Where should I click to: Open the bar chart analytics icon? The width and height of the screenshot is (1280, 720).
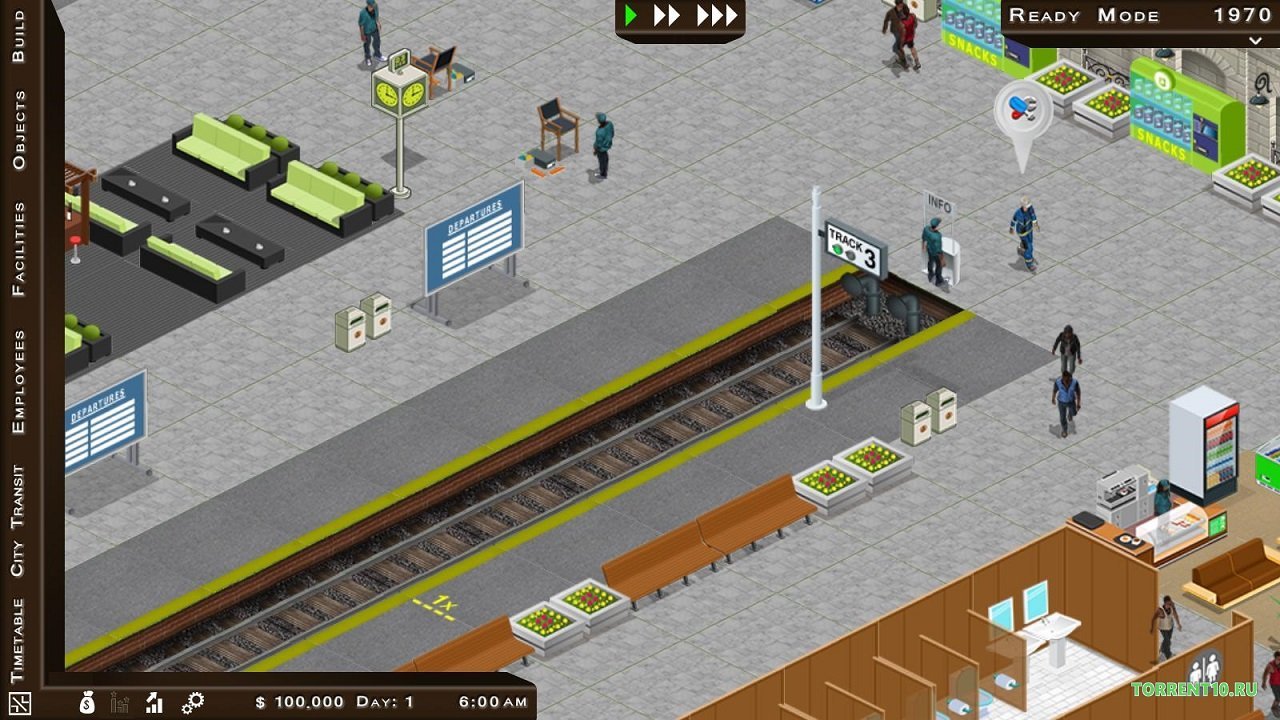pos(153,703)
